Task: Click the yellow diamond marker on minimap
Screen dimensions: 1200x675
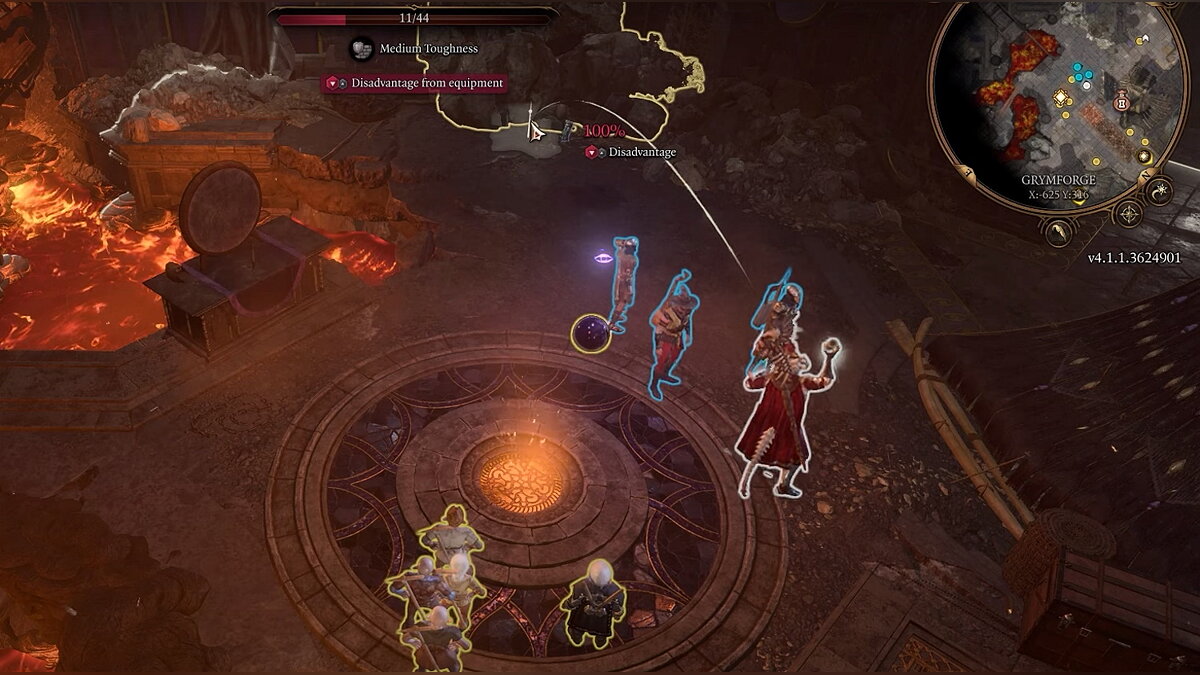Action: [1061, 97]
